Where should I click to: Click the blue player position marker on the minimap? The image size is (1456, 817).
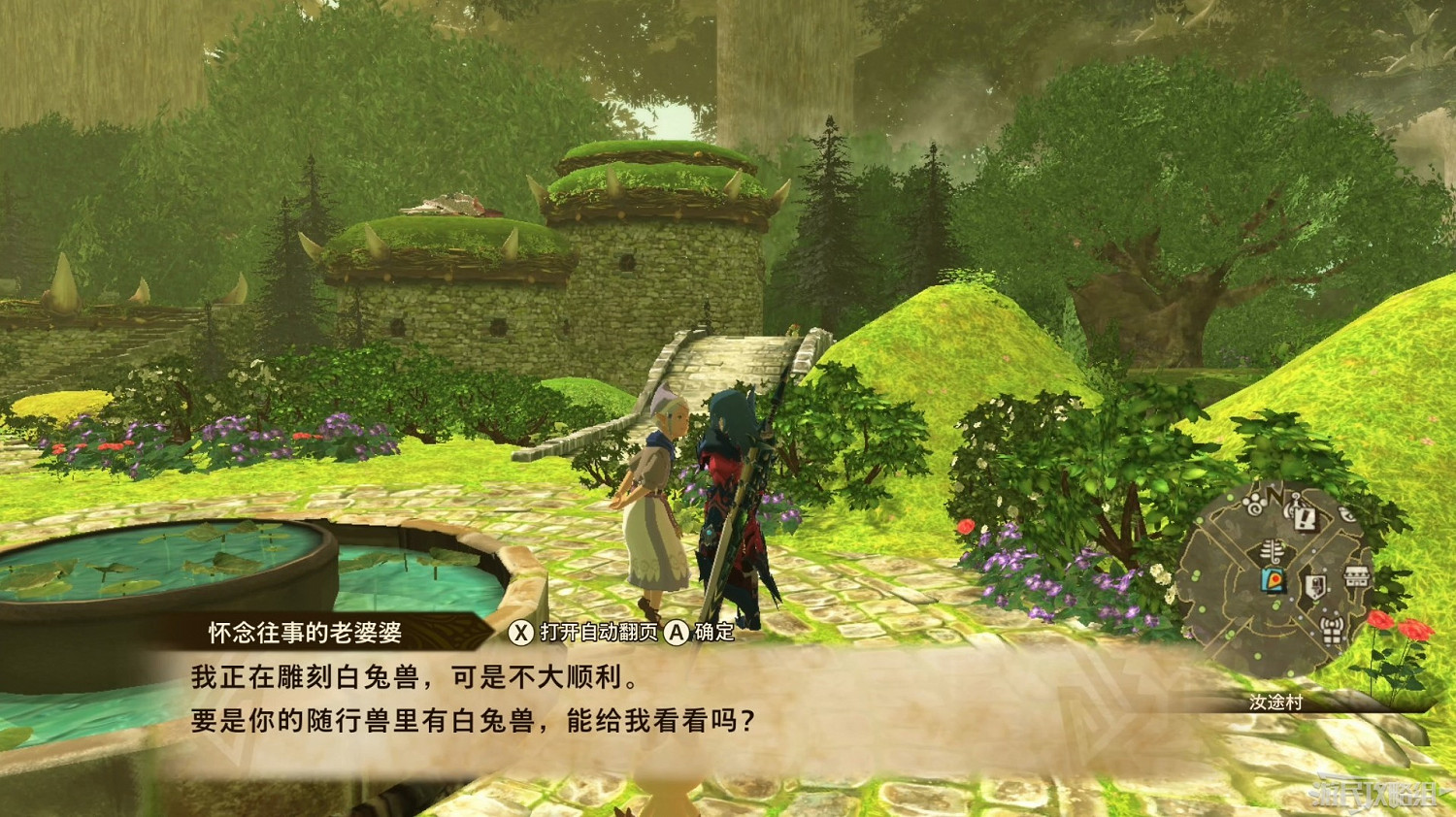[x=1273, y=579]
